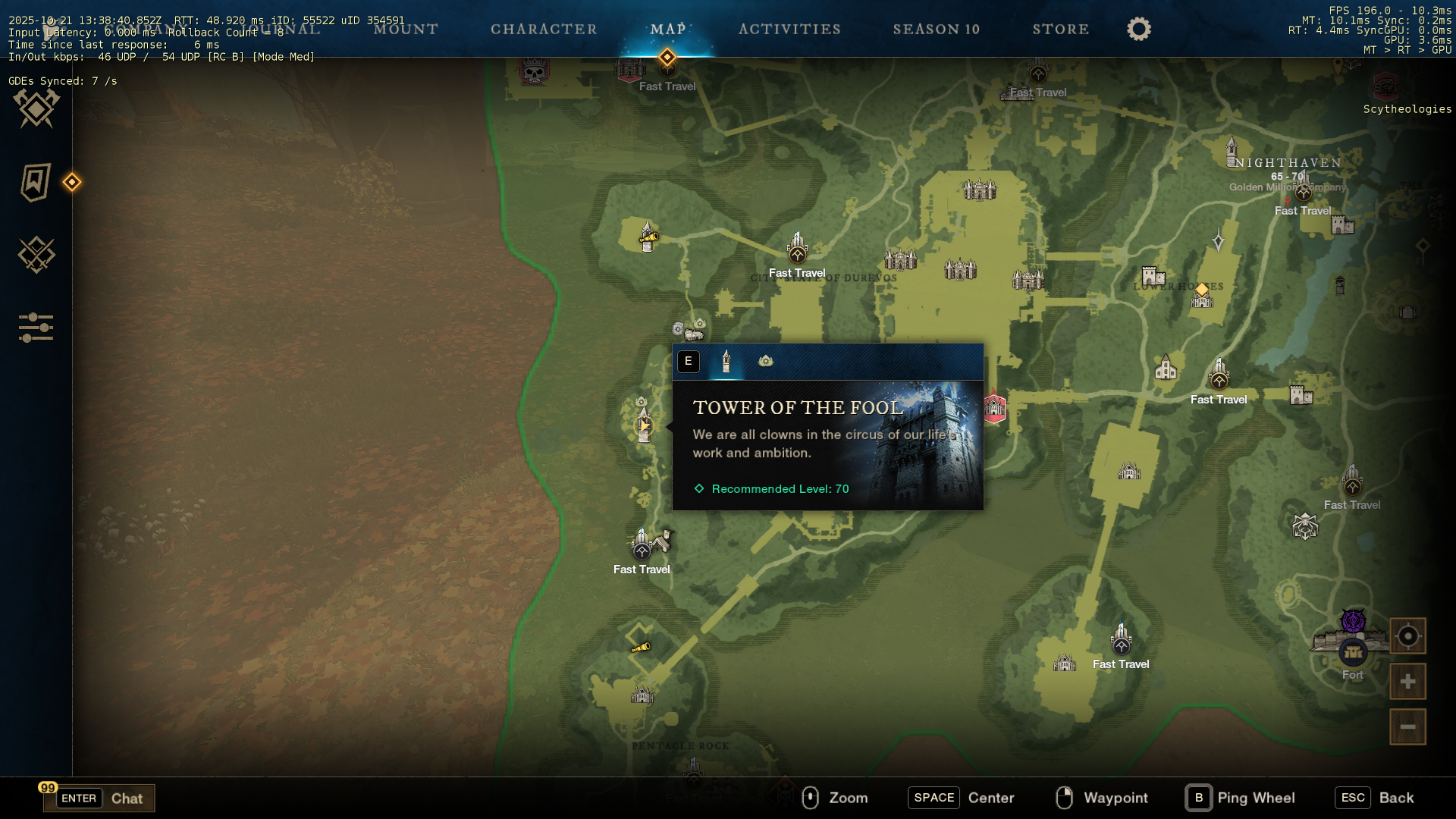Open the Chat box
The height and width of the screenshot is (819, 1456).
[x=99, y=798]
